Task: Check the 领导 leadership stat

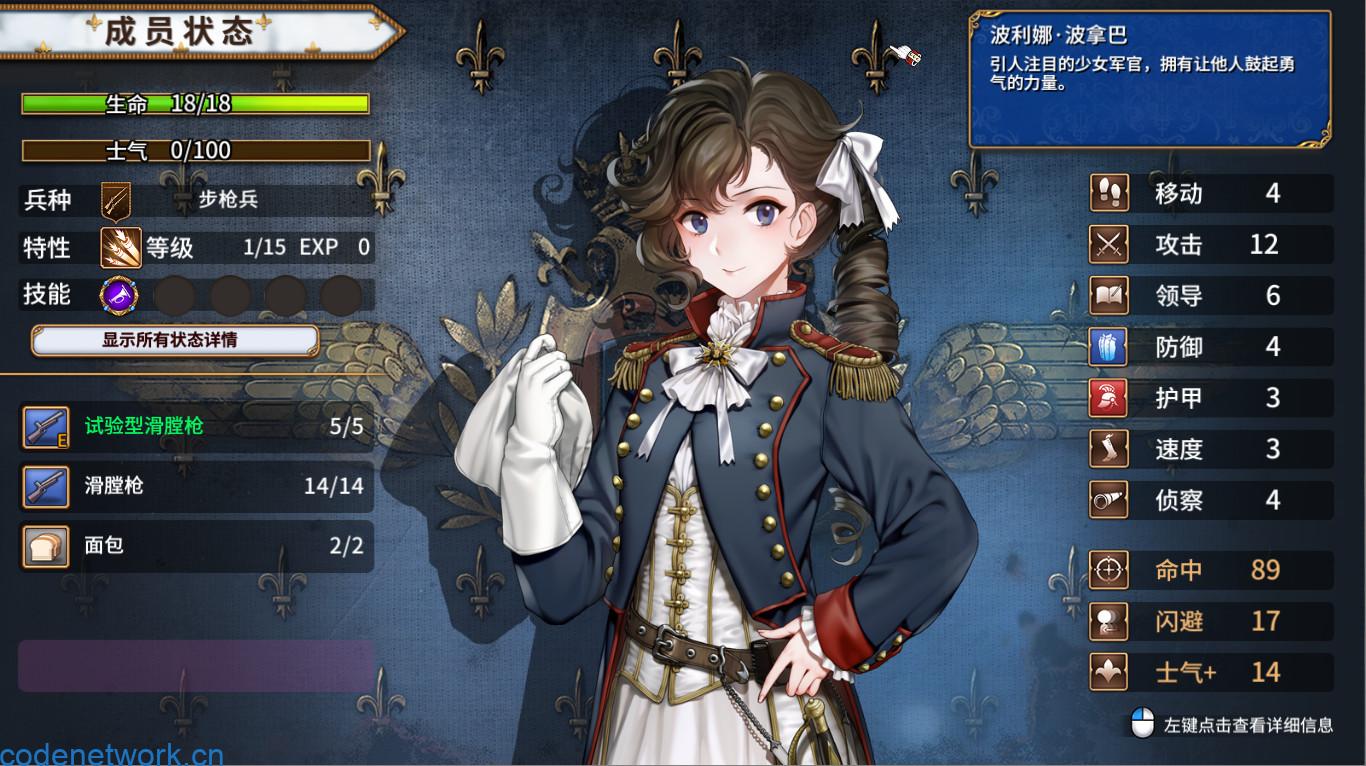Action: pyautogui.click(x=1210, y=296)
